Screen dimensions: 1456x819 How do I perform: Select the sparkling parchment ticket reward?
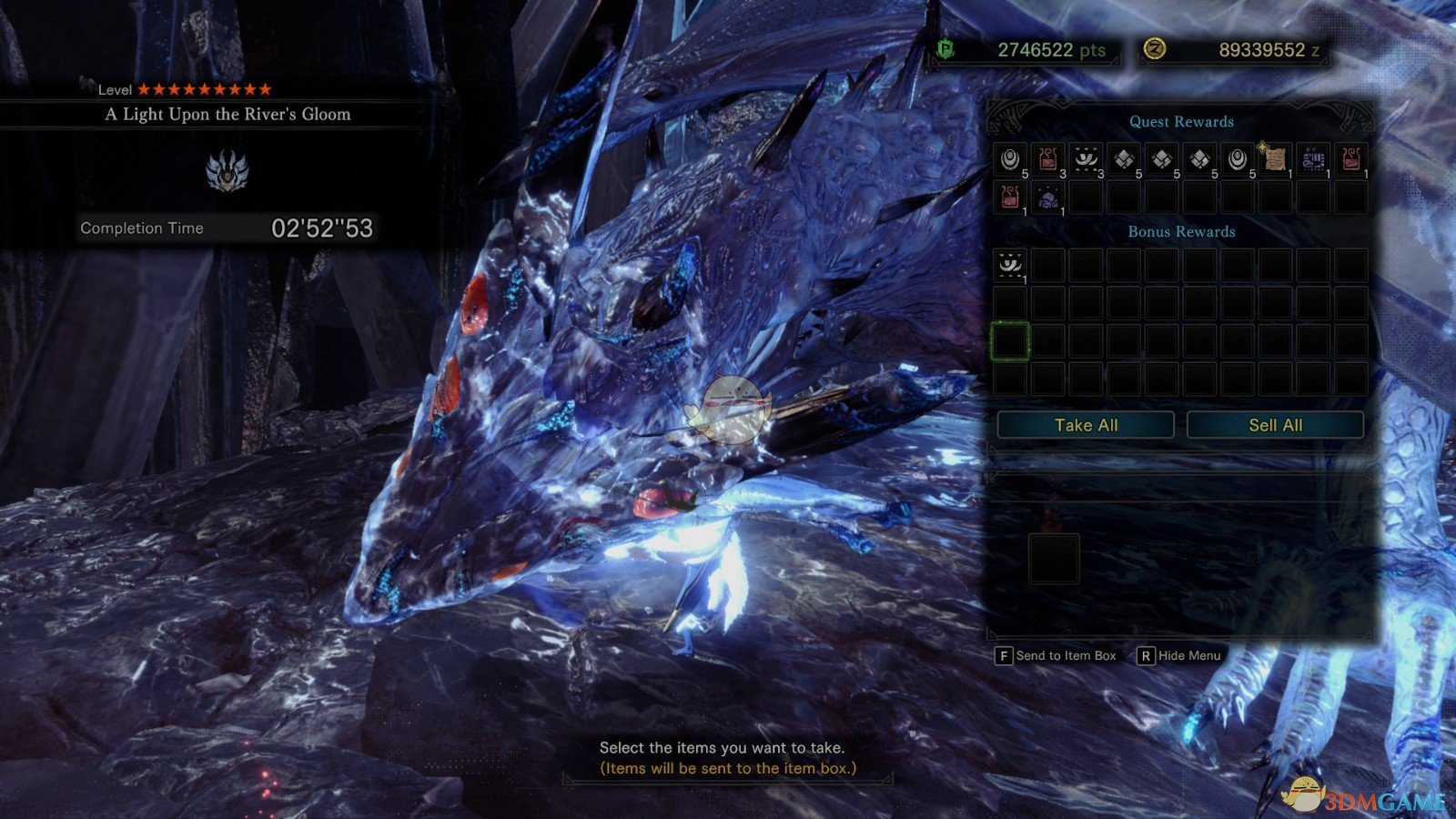(x=1275, y=159)
